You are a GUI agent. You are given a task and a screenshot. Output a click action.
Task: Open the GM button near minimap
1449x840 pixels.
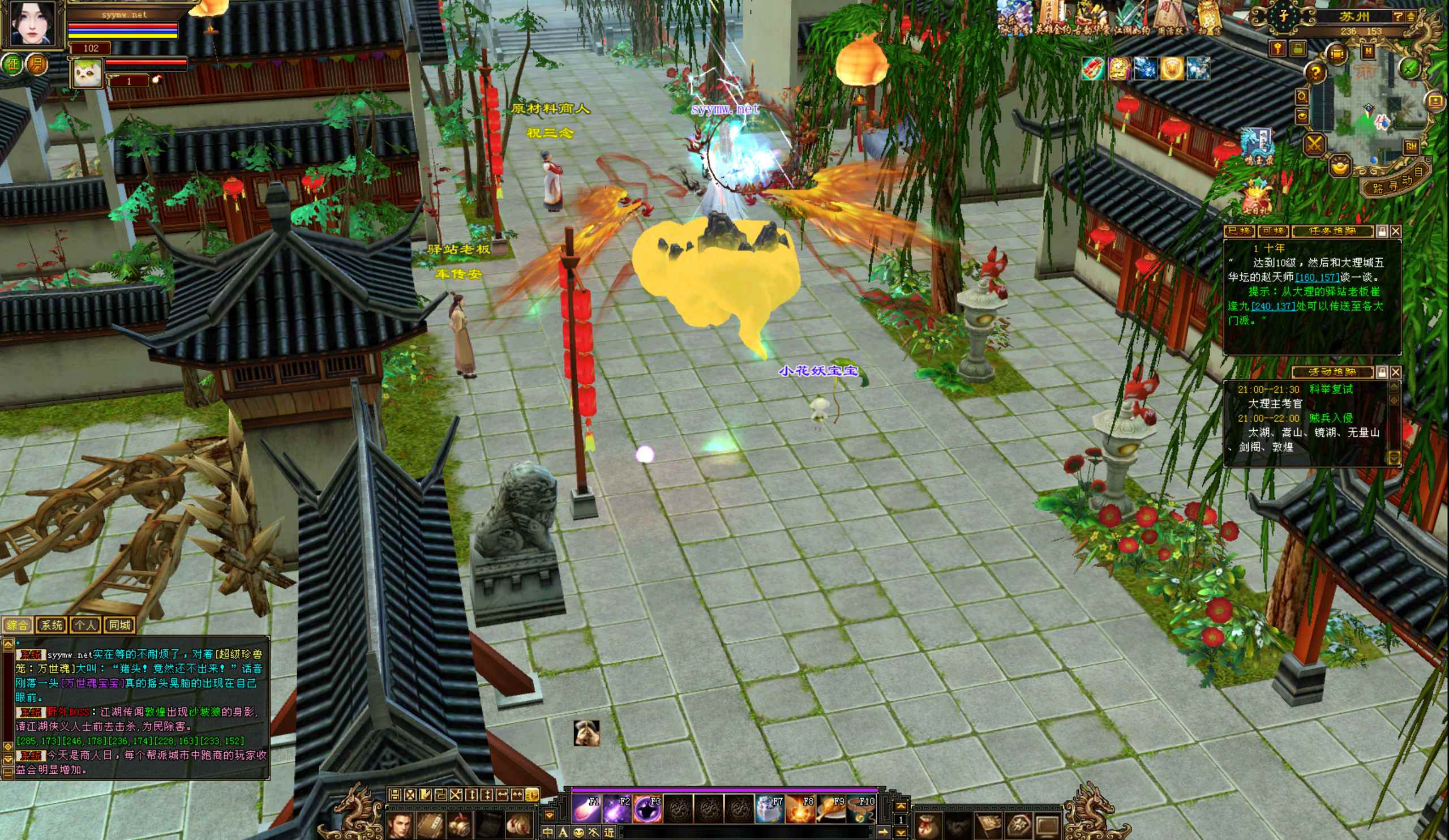(1411, 147)
